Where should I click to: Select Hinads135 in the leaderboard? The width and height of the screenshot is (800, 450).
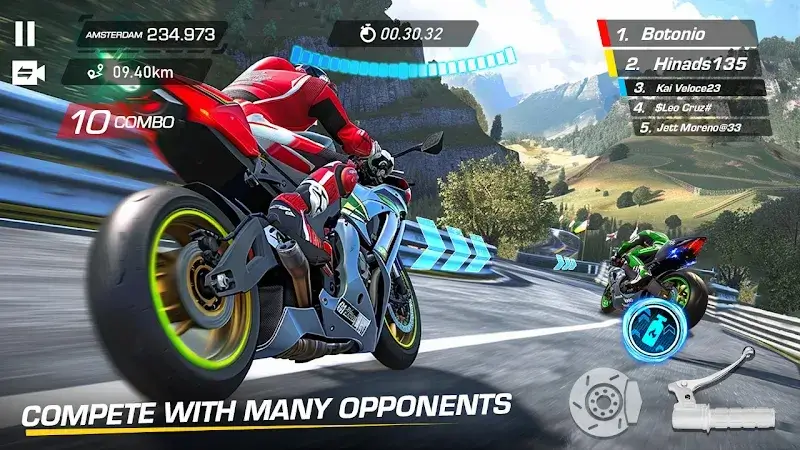pos(689,63)
